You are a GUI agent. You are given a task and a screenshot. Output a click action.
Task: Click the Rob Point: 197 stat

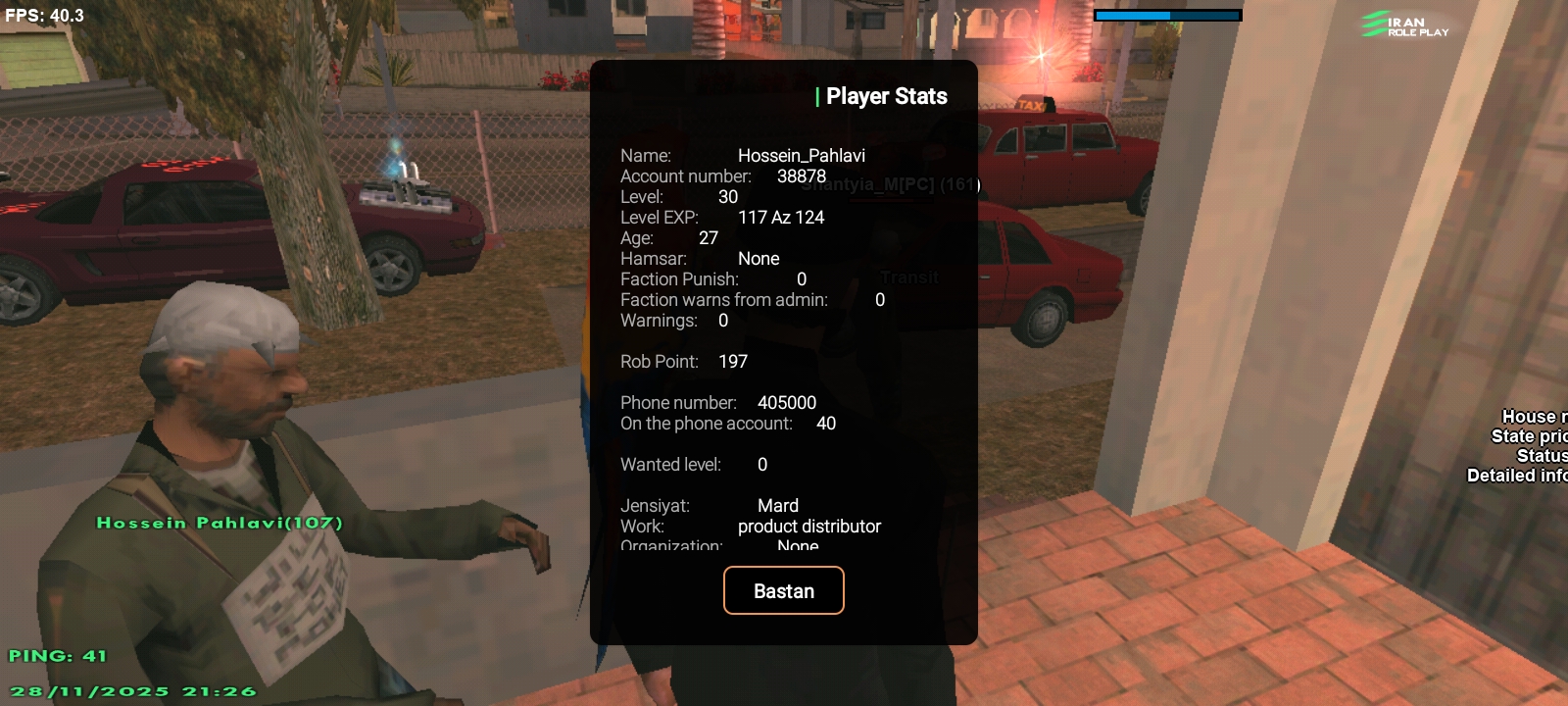684,361
